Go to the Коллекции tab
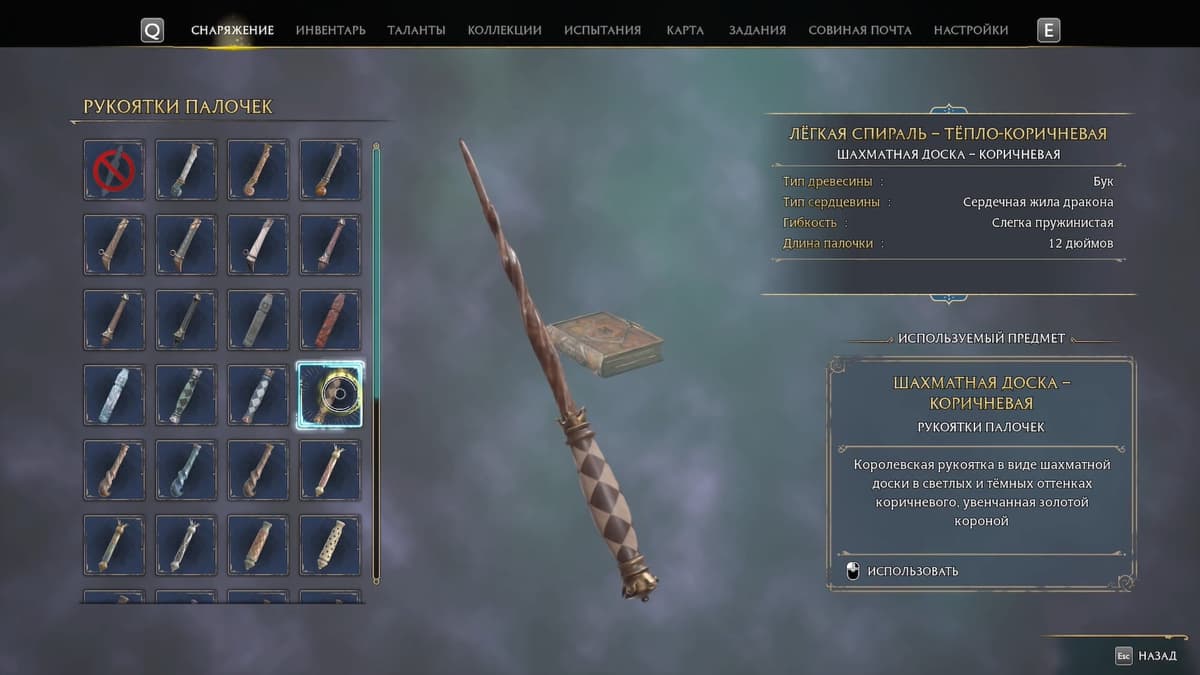The width and height of the screenshot is (1200, 675). pos(504,30)
